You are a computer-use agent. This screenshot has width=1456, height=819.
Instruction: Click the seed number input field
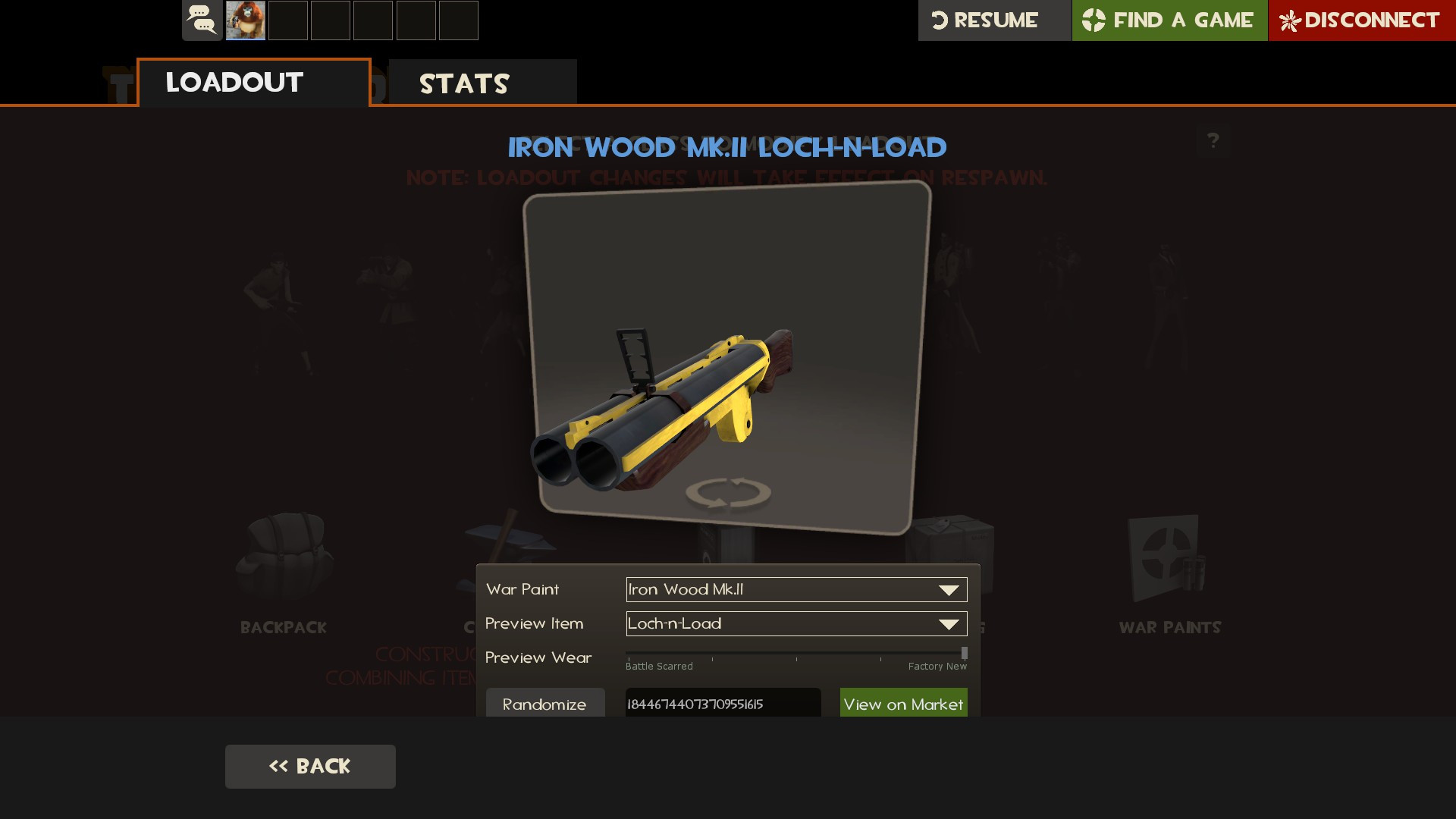(722, 704)
